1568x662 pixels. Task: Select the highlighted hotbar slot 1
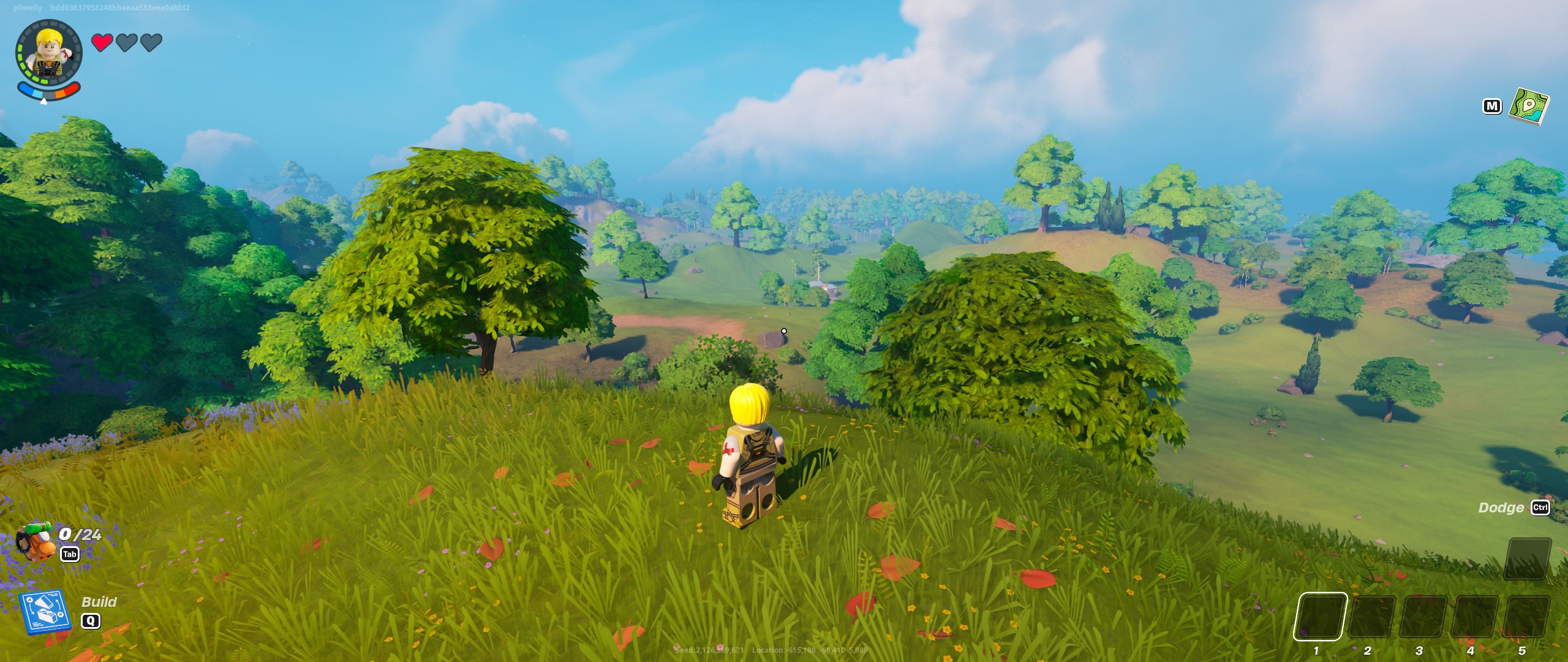[1320, 616]
